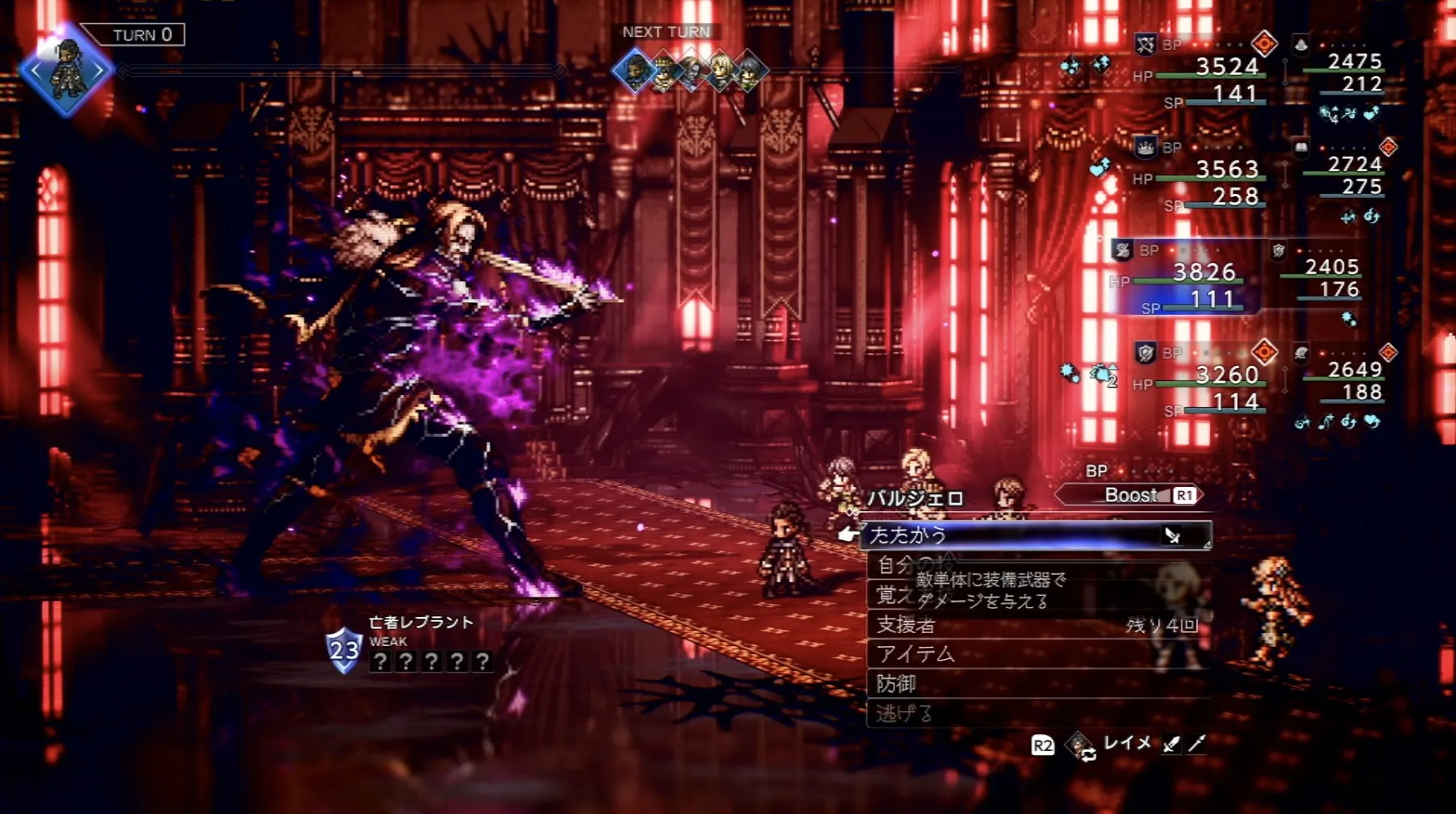1456x814 pixels.
Task: Click the sword weapon icon on たたかう
Action: [x=1172, y=535]
